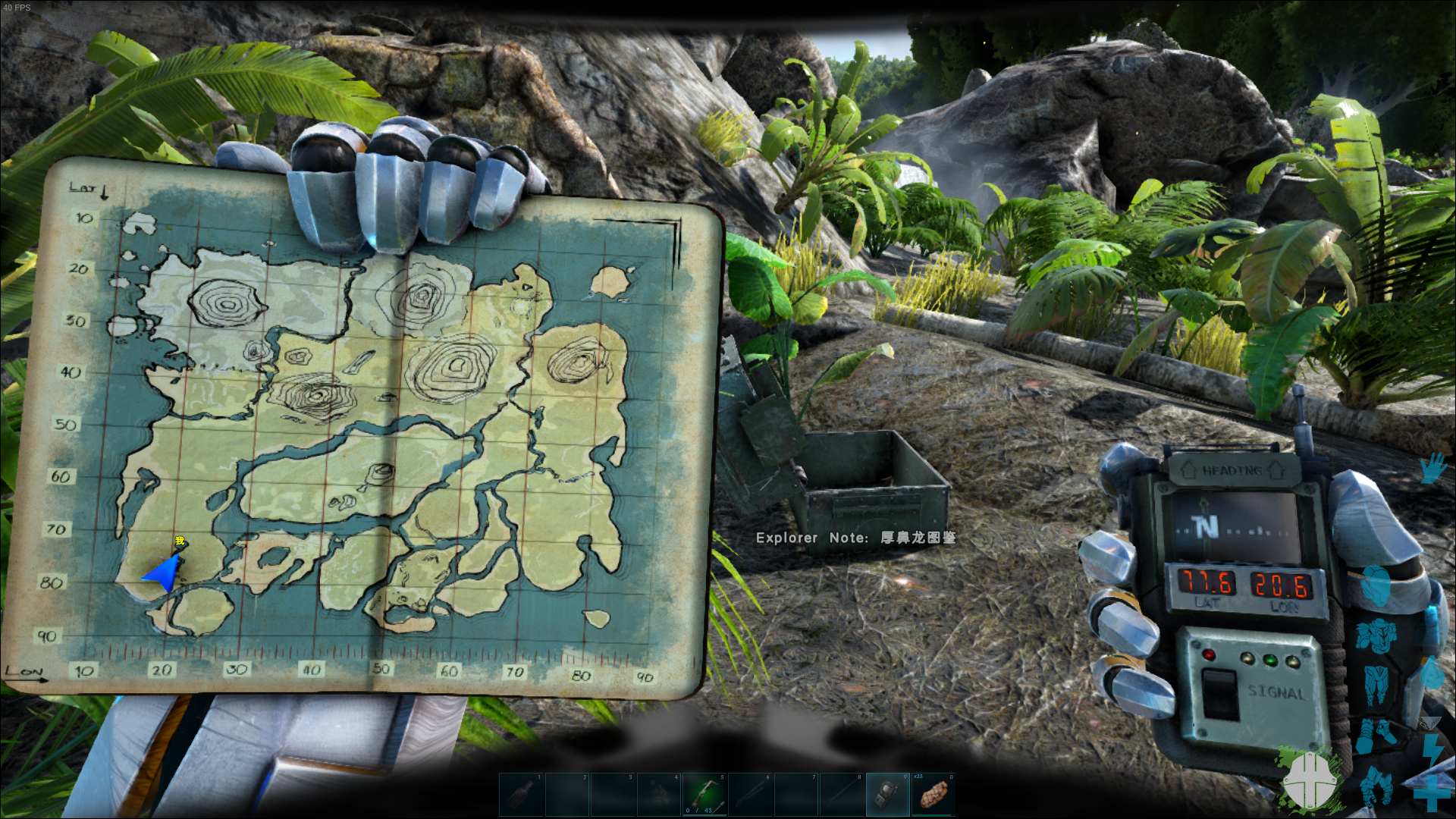Click the helmet armor status icon
The image size is (1456, 819).
click(1375, 587)
